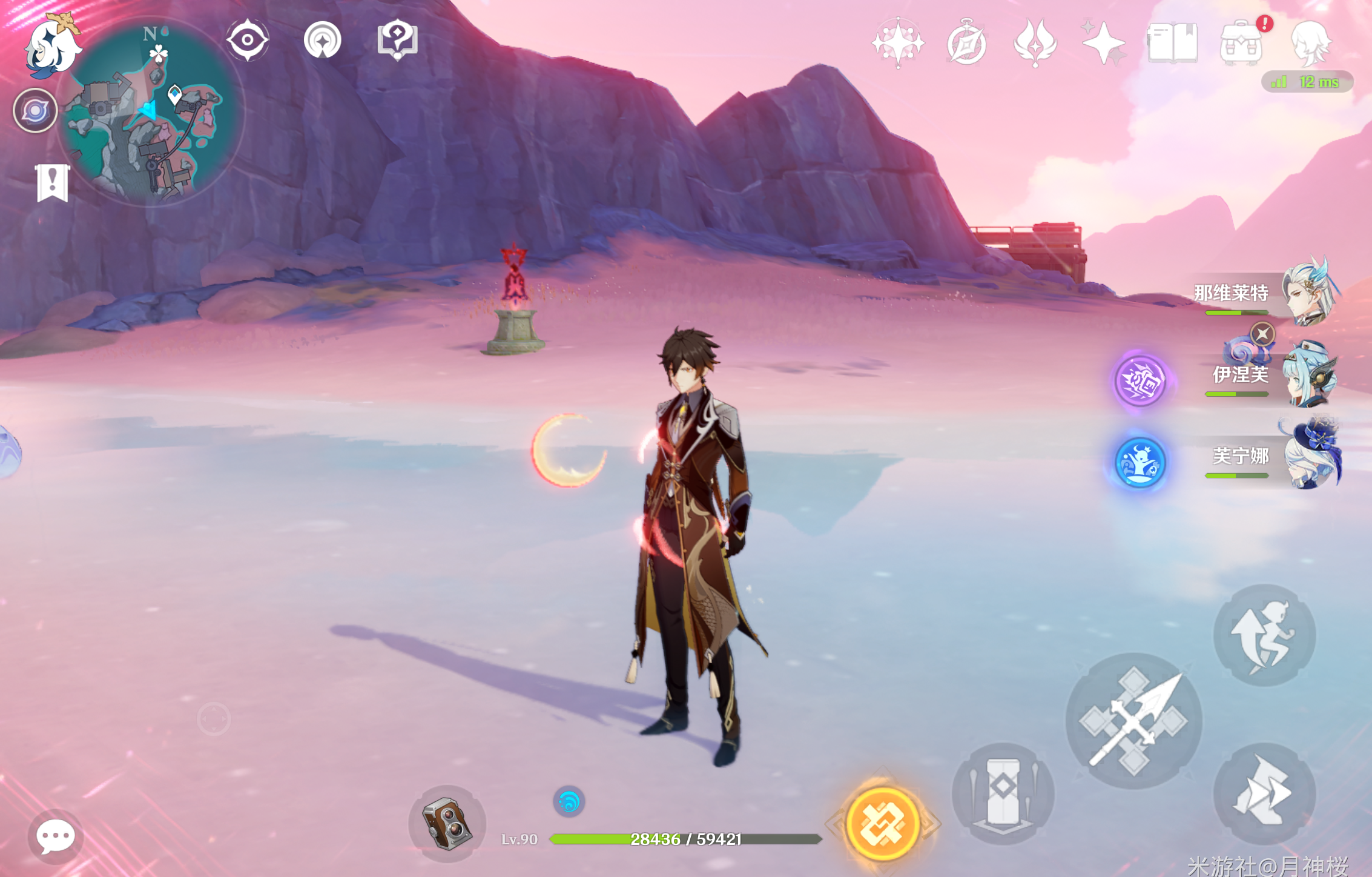The image size is (1372, 877).
Task: Tap the jump button
Action: [1265, 635]
